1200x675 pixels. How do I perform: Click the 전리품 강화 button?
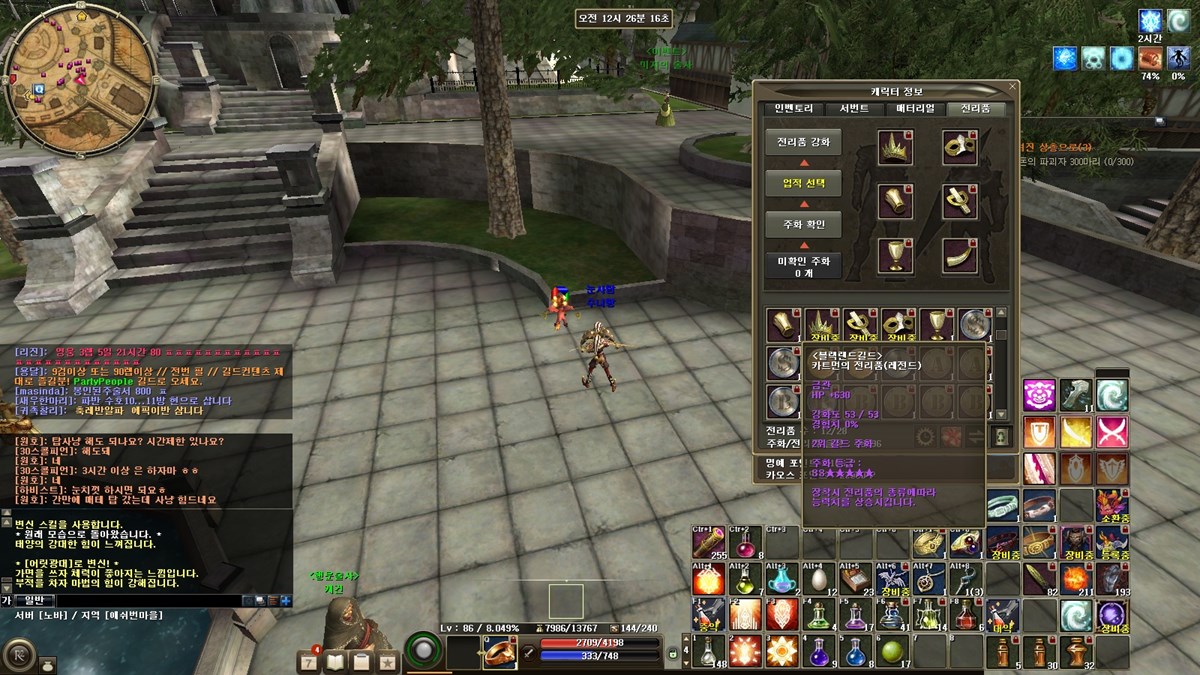click(803, 143)
